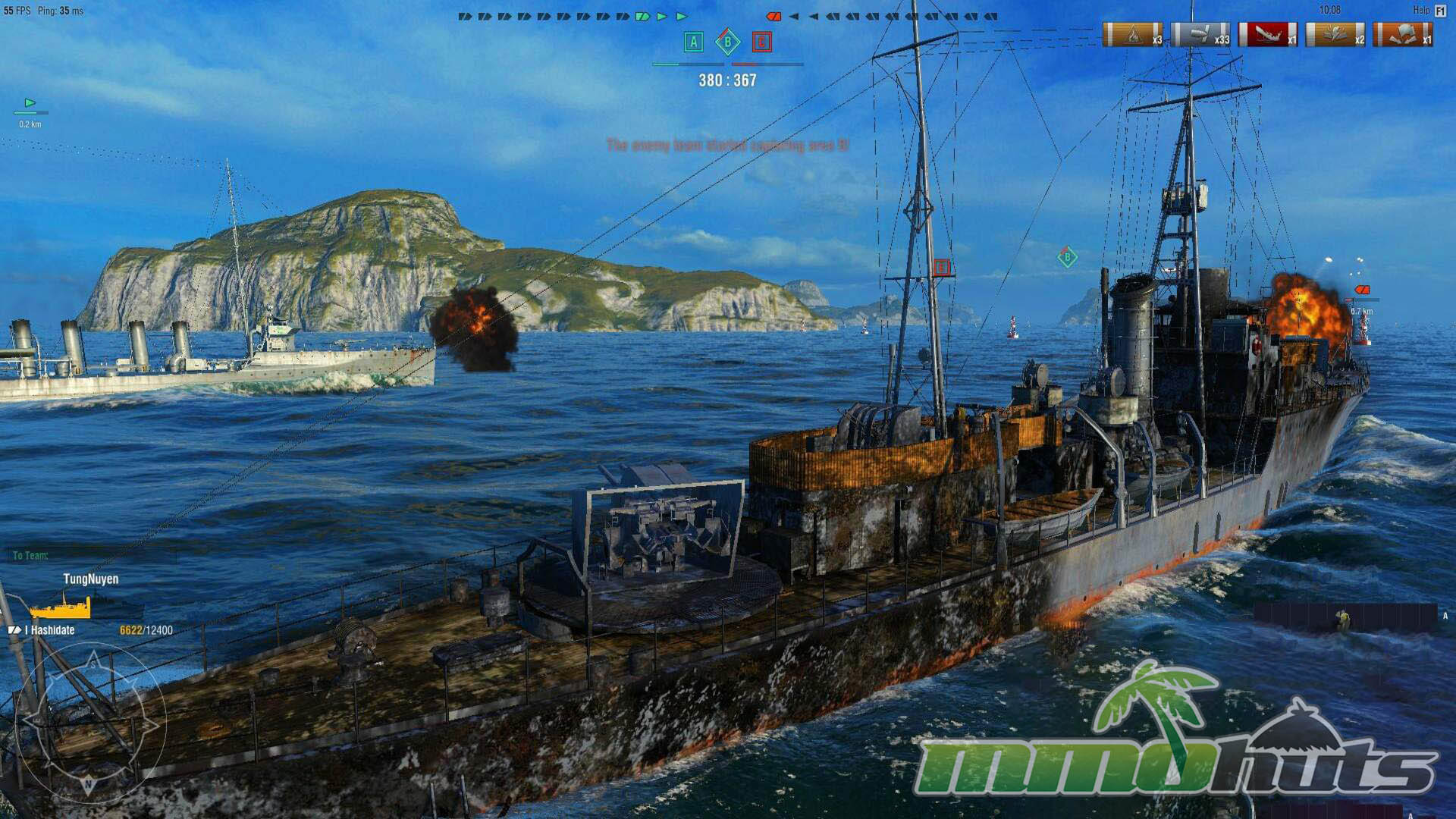Select the diamond-shaped capture point B indicator
This screenshot has width=1456, height=819.
(x=727, y=42)
